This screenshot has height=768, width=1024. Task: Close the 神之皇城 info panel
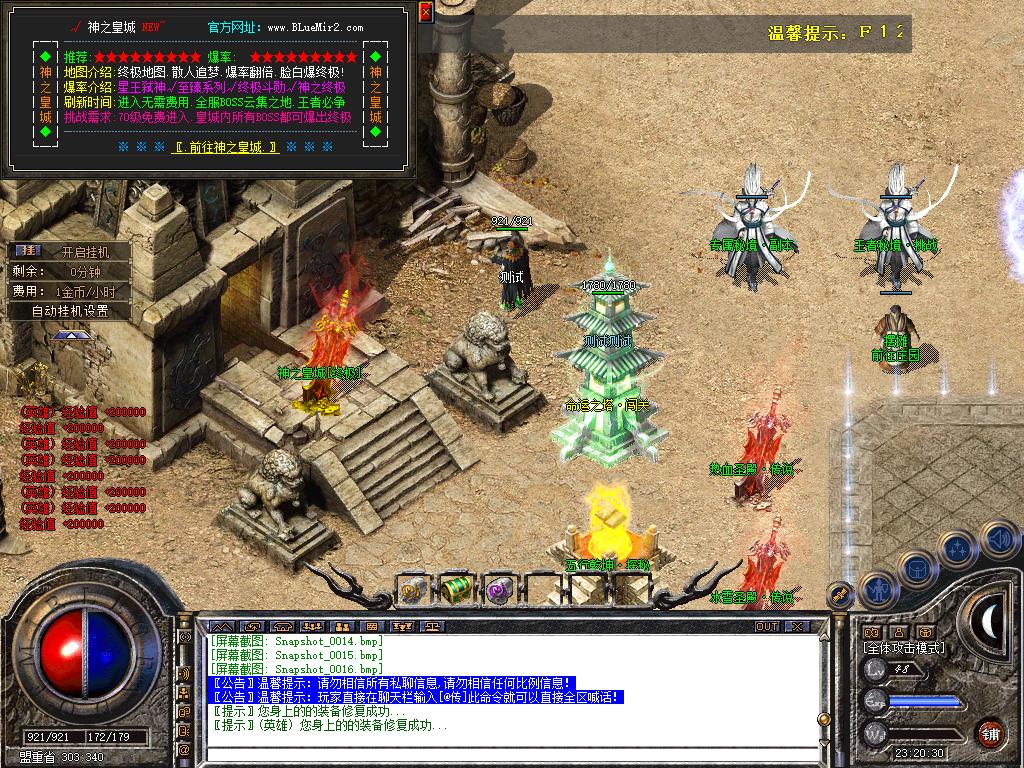(x=426, y=12)
